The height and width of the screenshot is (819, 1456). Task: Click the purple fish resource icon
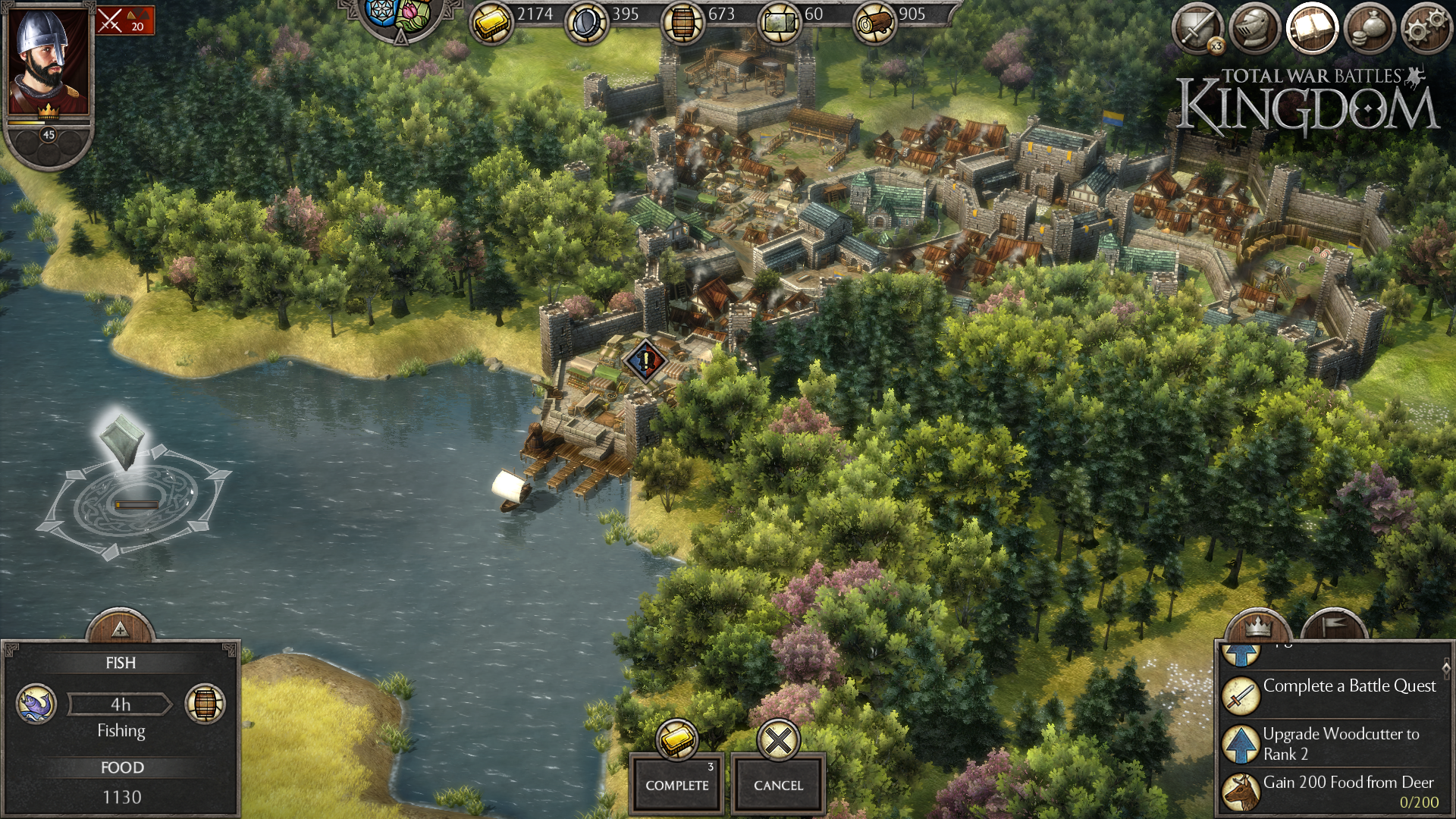36,704
